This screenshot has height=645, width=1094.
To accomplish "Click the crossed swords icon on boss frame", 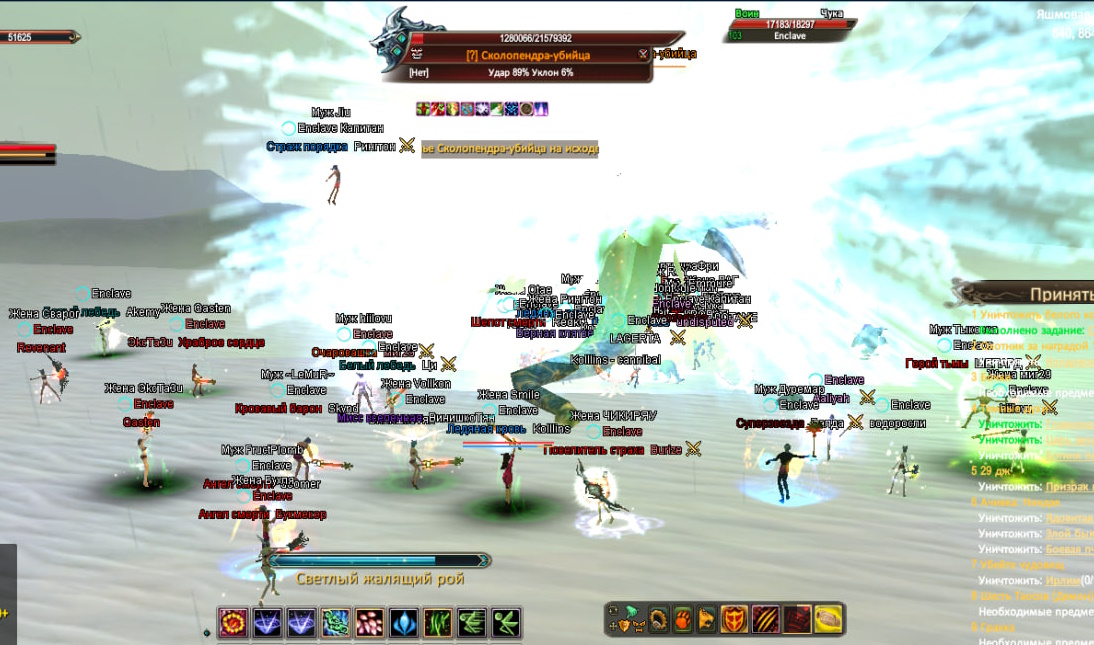I will 643,55.
